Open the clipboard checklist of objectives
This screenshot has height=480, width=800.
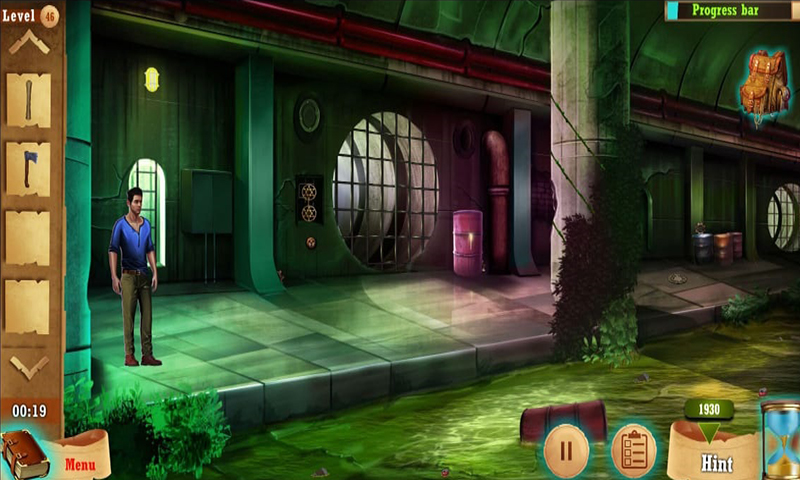(633, 449)
